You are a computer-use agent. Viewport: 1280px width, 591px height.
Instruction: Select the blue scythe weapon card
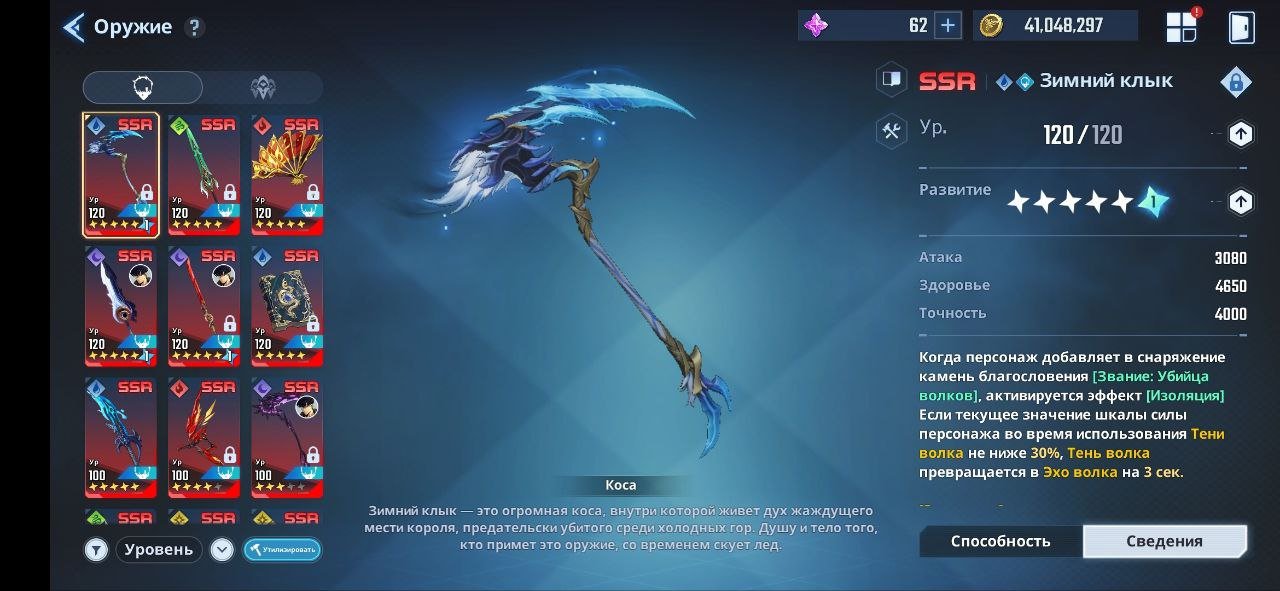pyautogui.click(x=120, y=175)
